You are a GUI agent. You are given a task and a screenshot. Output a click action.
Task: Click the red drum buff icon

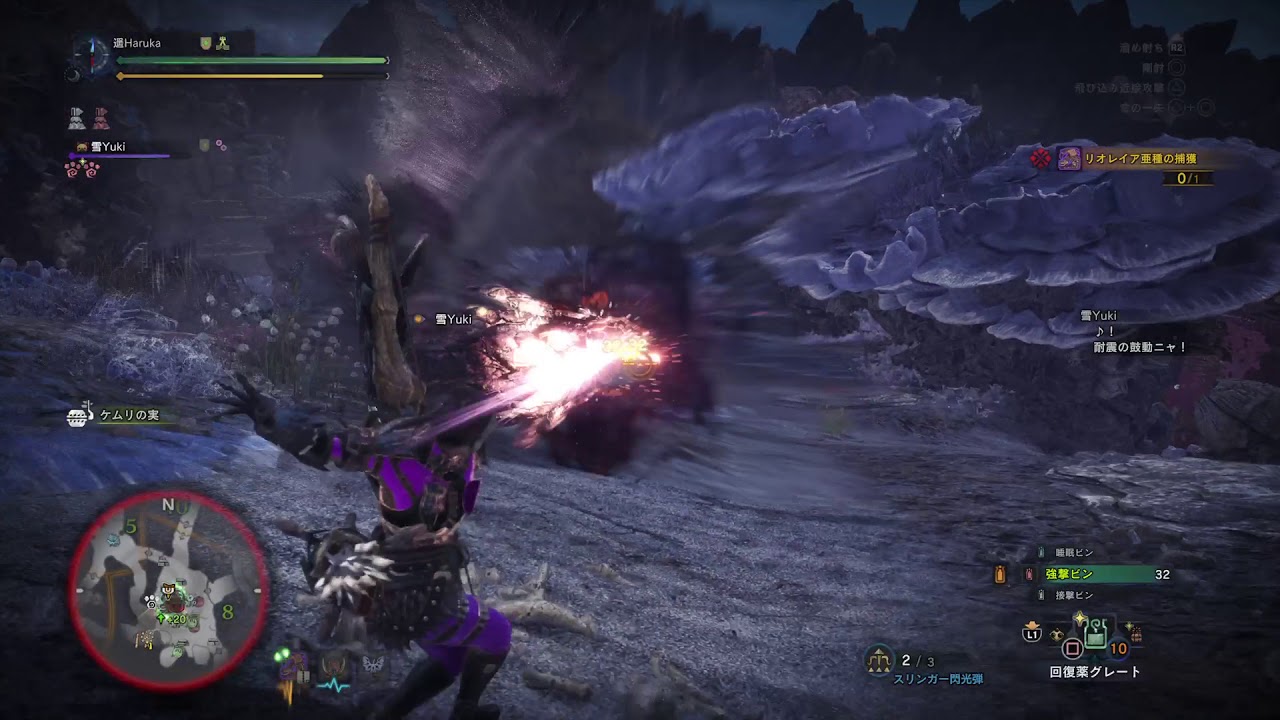pos(101,119)
